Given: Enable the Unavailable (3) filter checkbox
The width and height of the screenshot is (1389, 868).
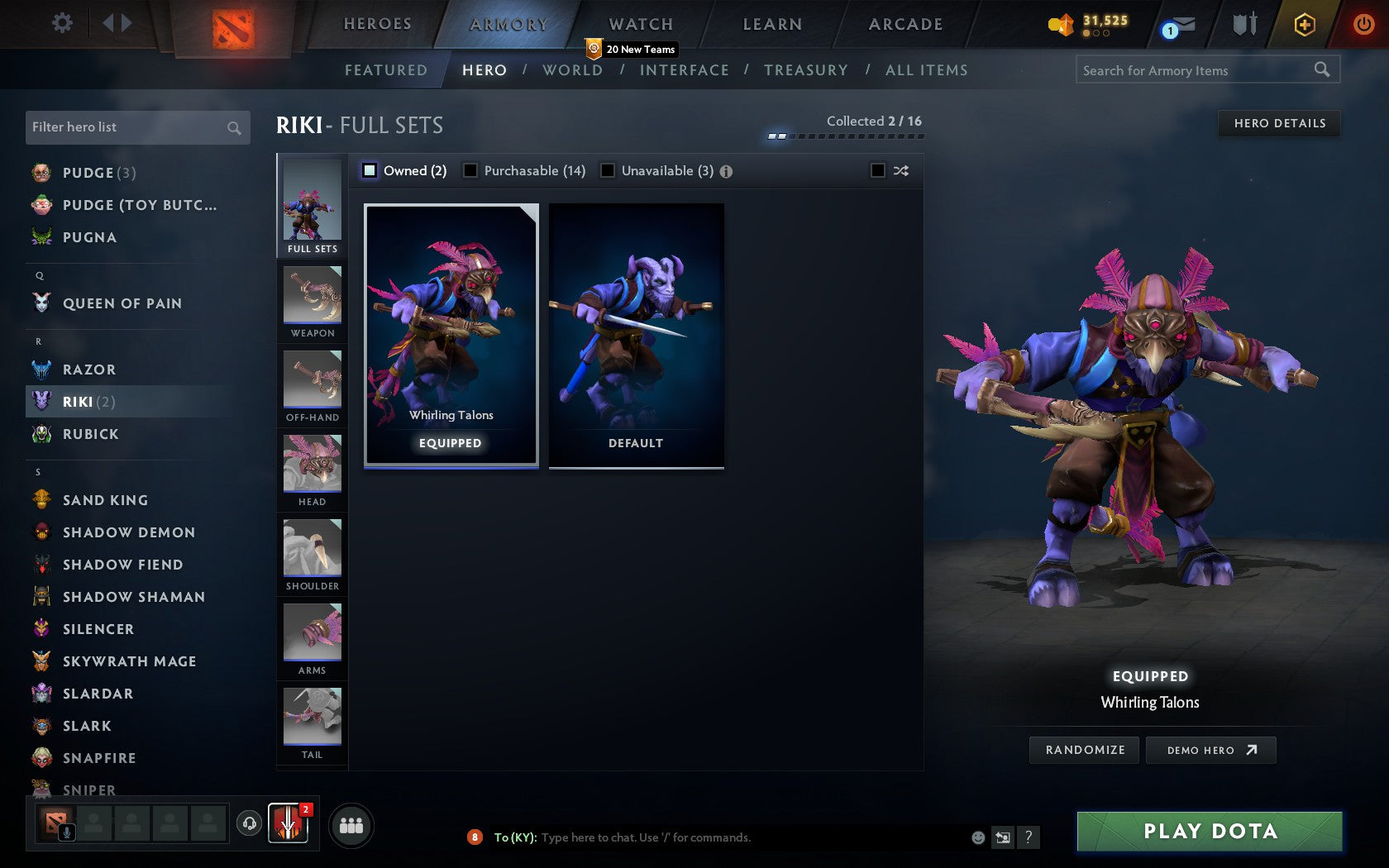Looking at the screenshot, I should coord(609,170).
